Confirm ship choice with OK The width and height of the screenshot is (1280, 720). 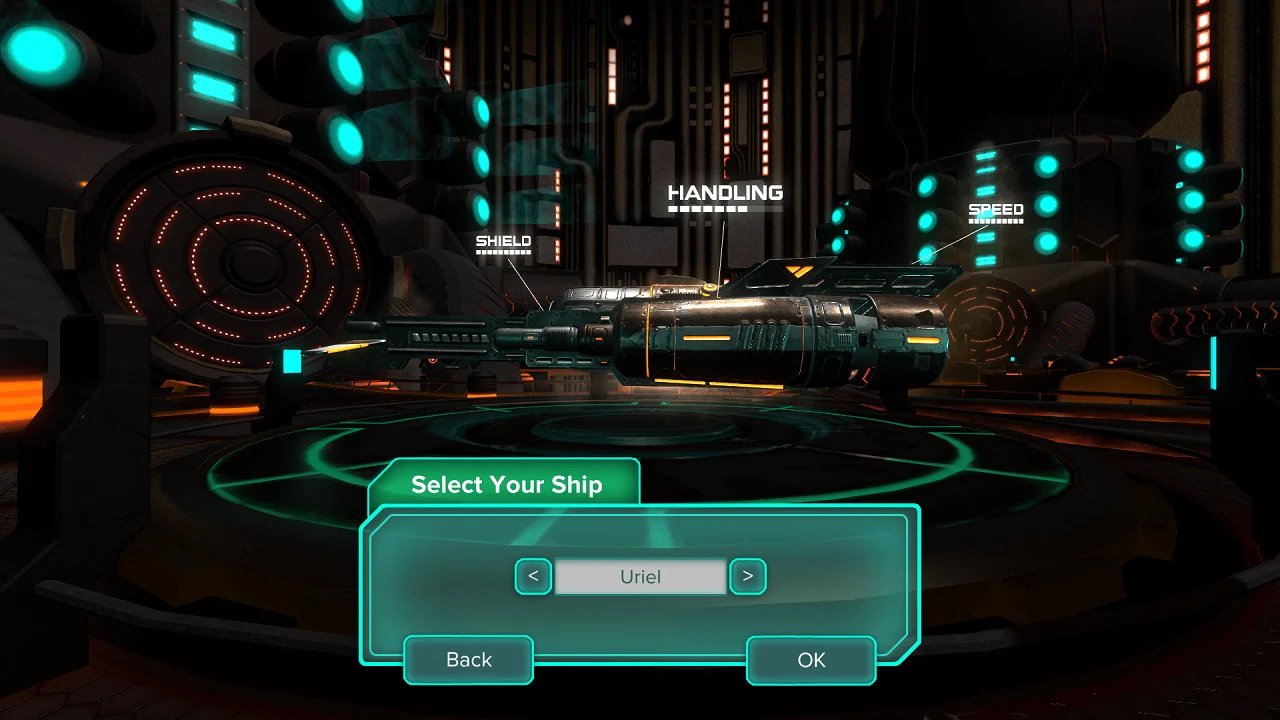pos(810,660)
